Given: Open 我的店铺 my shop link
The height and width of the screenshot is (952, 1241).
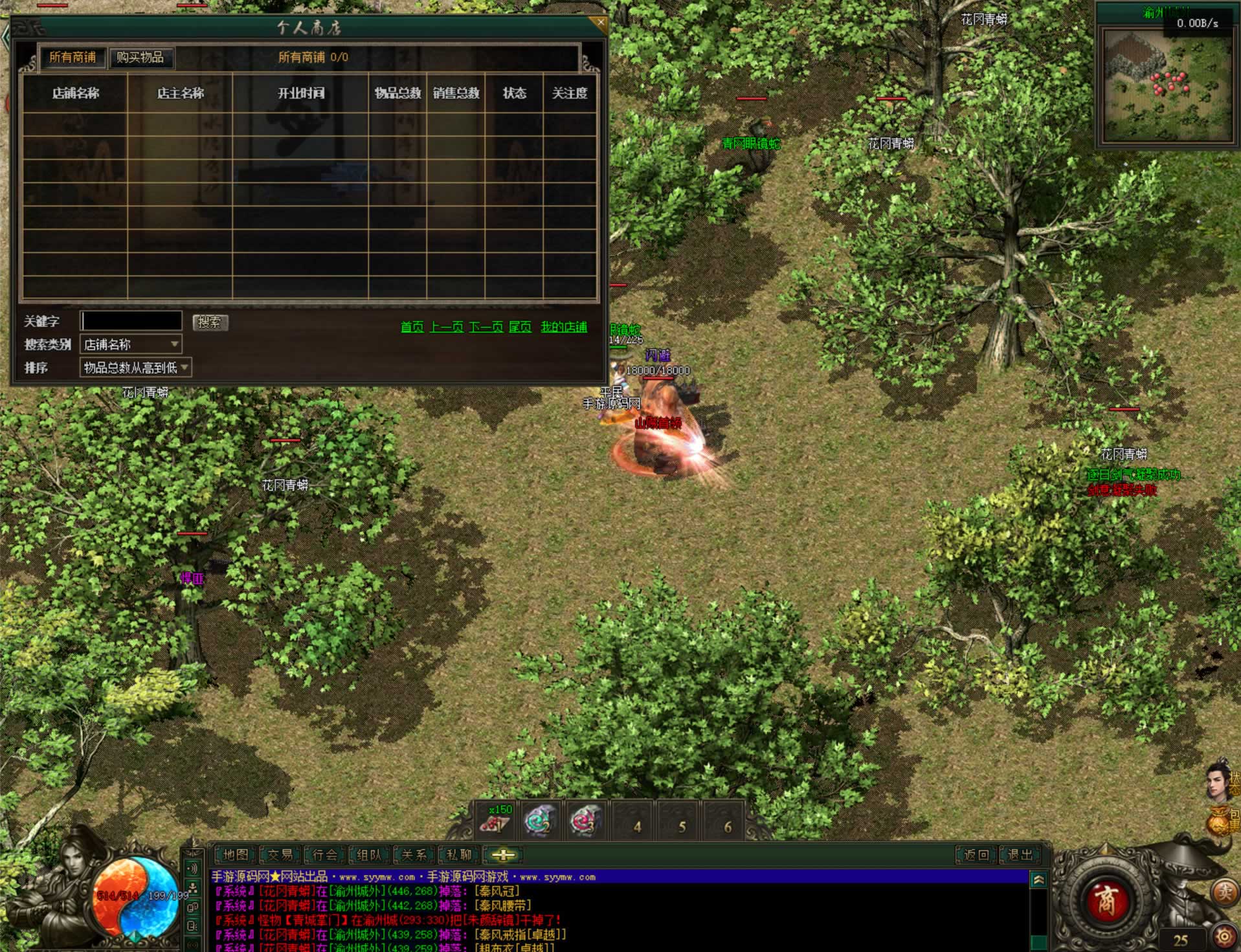Looking at the screenshot, I should 564,327.
